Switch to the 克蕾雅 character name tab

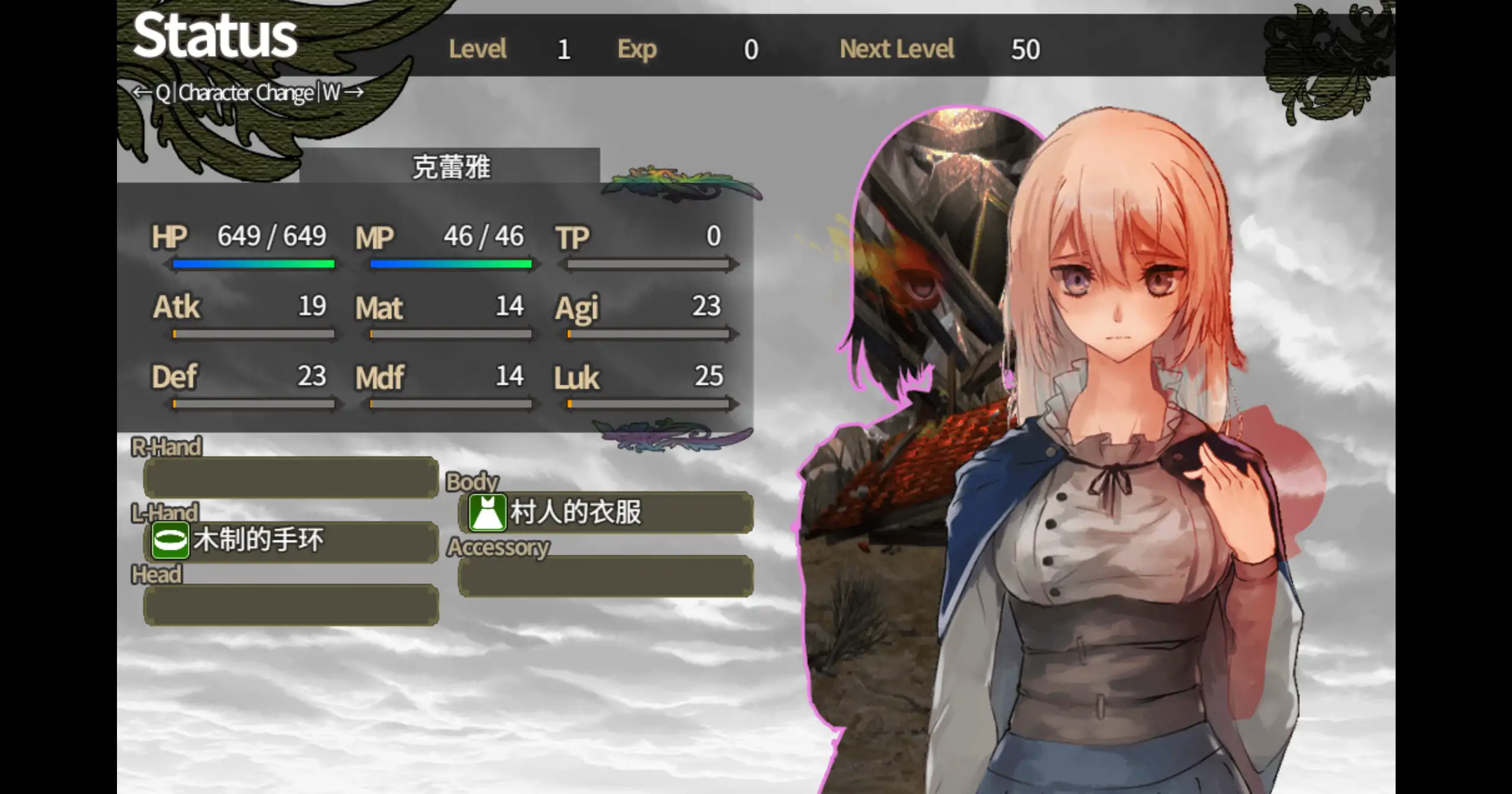point(452,166)
